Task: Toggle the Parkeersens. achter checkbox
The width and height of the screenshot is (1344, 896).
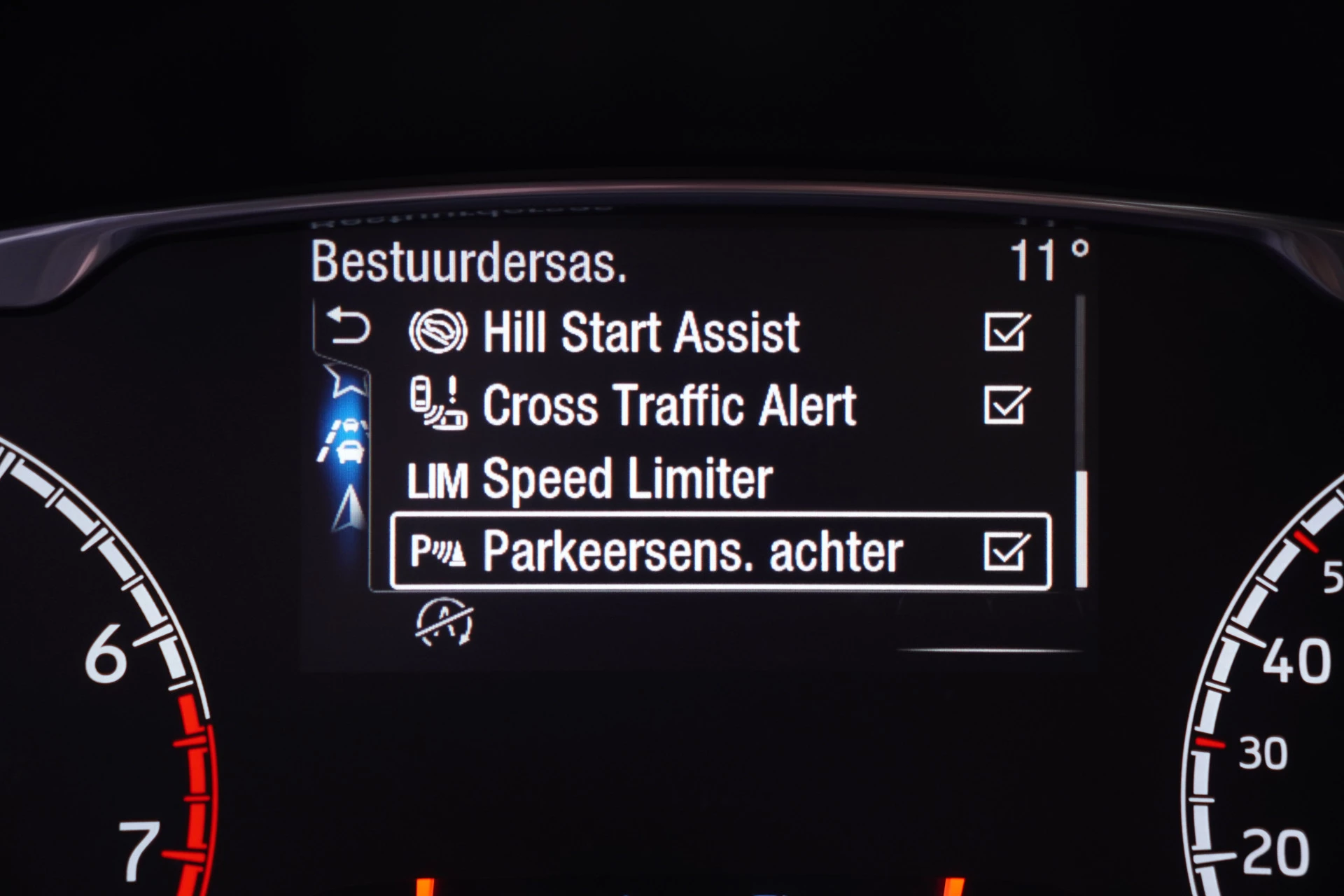Action: [x=1007, y=552]
